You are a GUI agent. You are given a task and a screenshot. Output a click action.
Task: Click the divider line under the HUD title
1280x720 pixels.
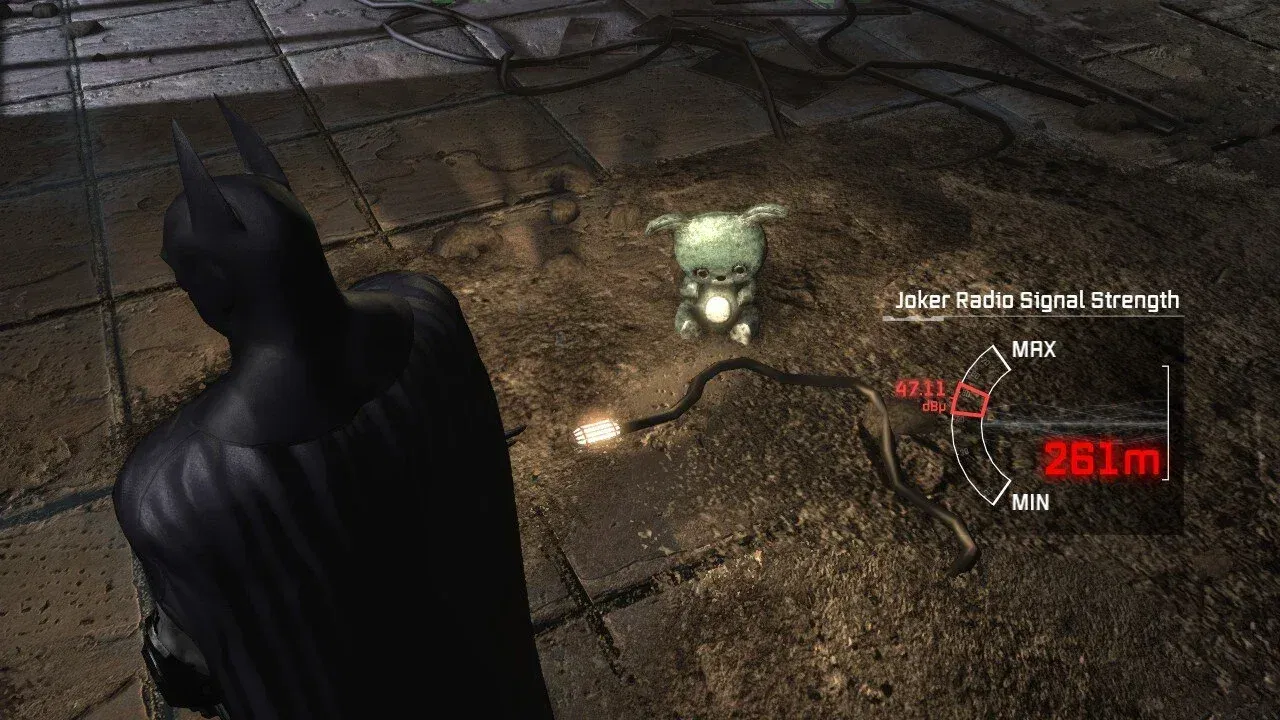(1035, 318)
